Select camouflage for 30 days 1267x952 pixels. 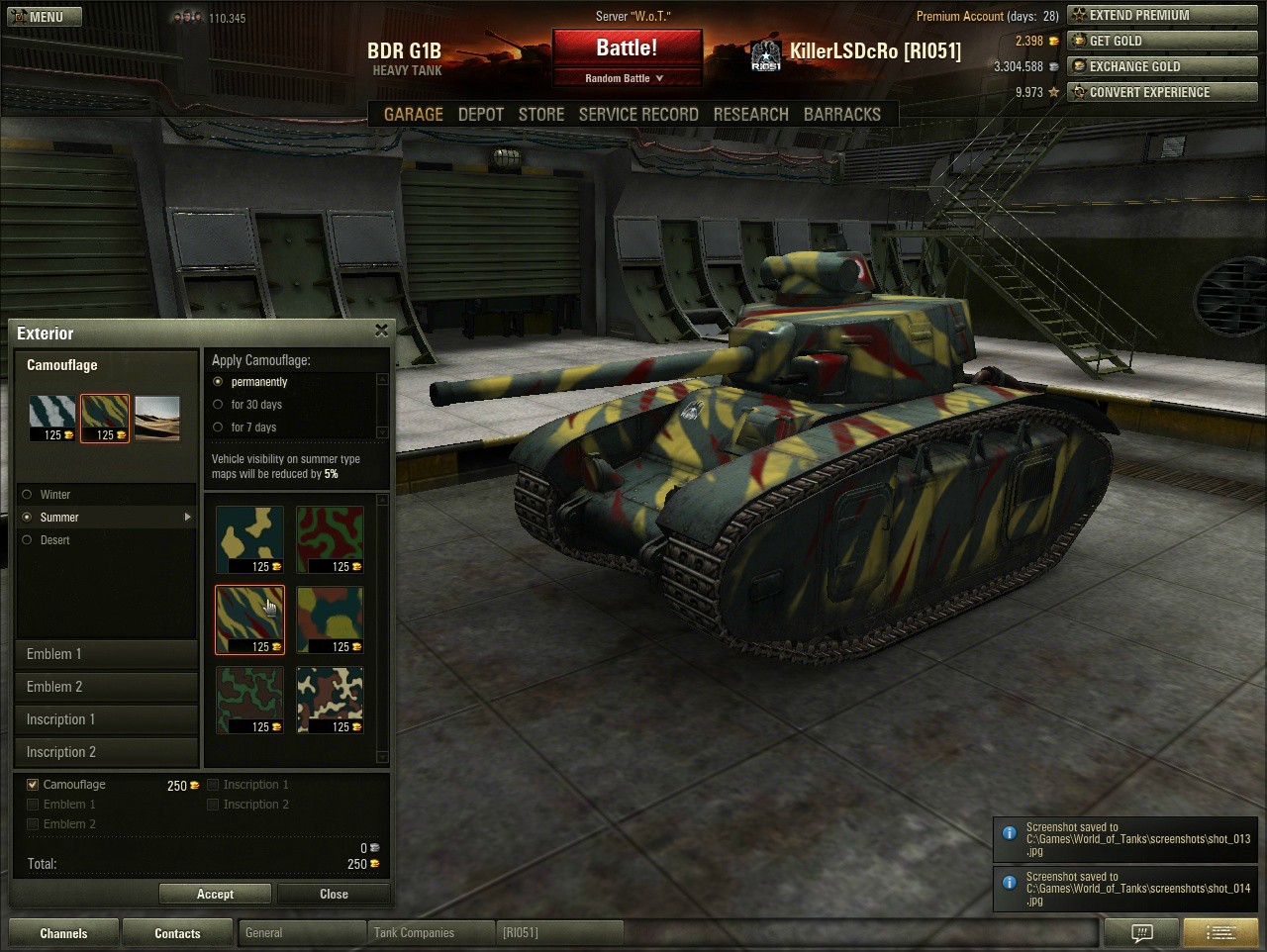pyautogui.click(x=218, y=404)
